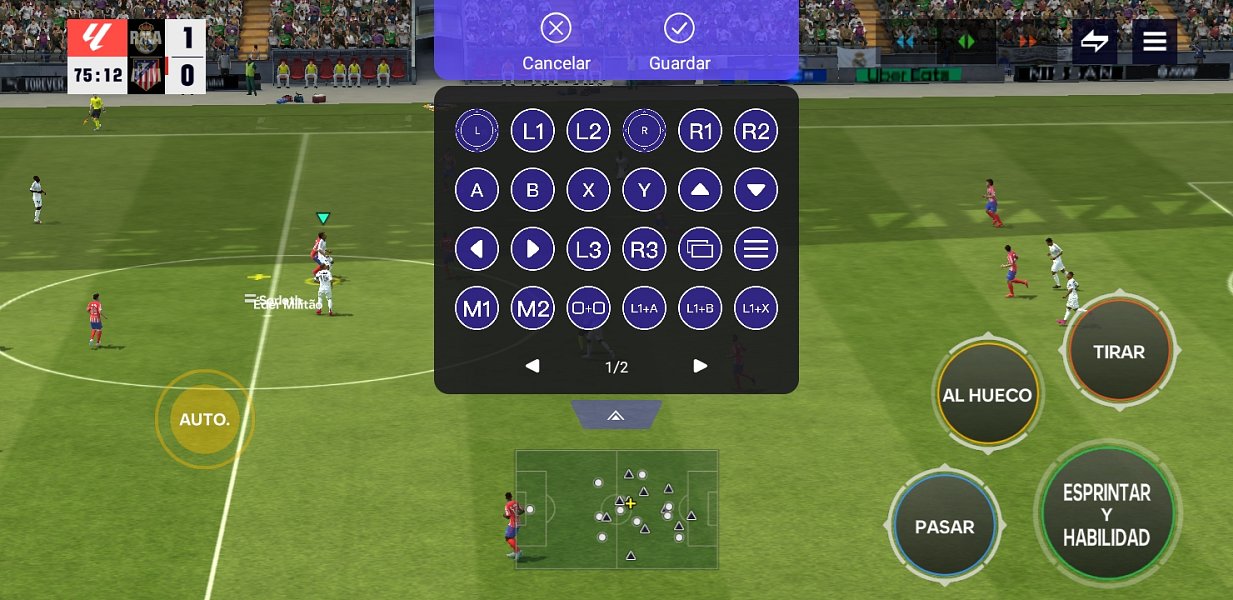Screen dimensions: 1233x600
Task: Cancel the key mapping with Cancelar
Action: coord(556,43)
